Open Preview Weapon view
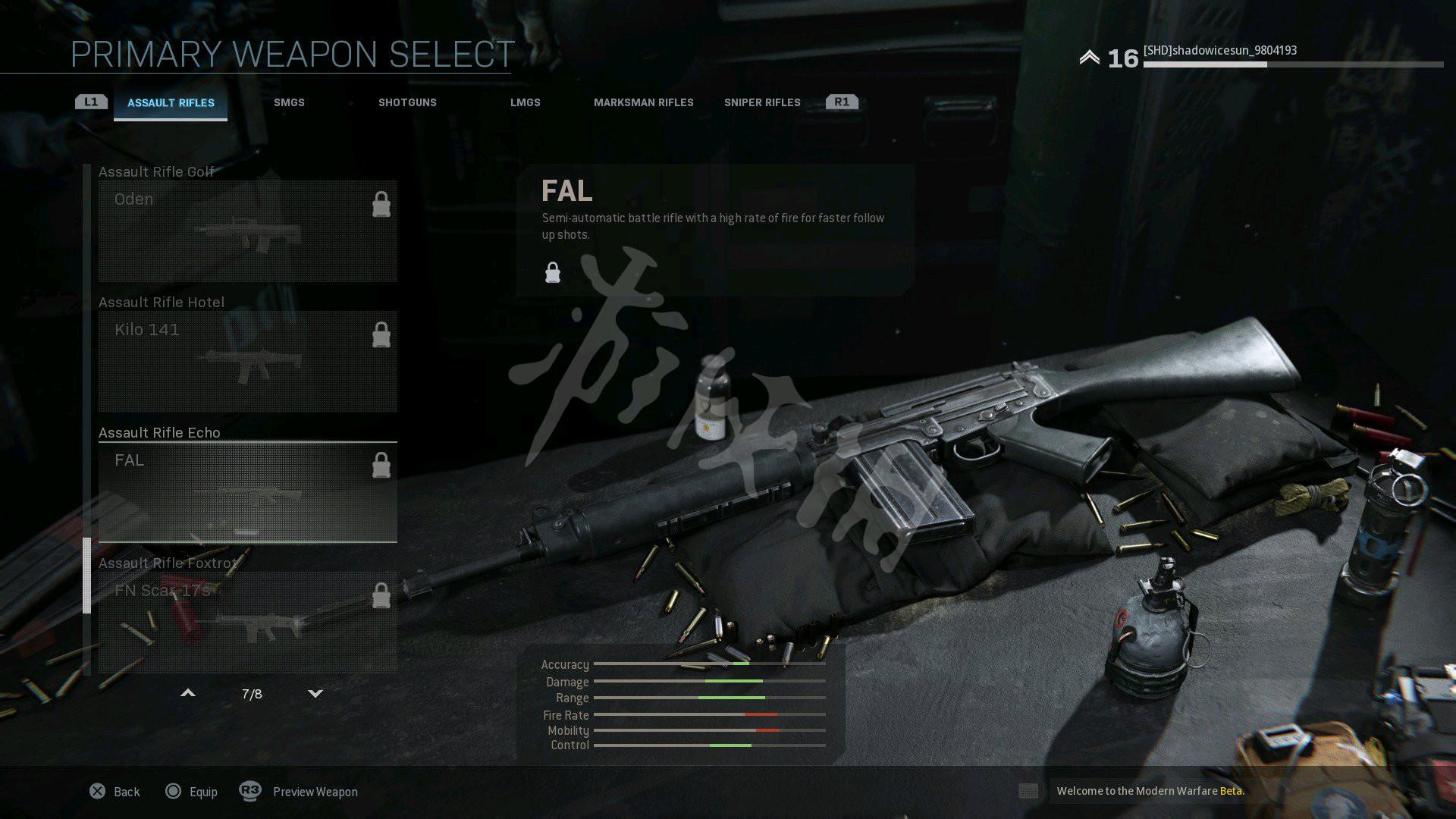Image resolution: width=1456 pixels, height=819 pixels. (299, 792)
